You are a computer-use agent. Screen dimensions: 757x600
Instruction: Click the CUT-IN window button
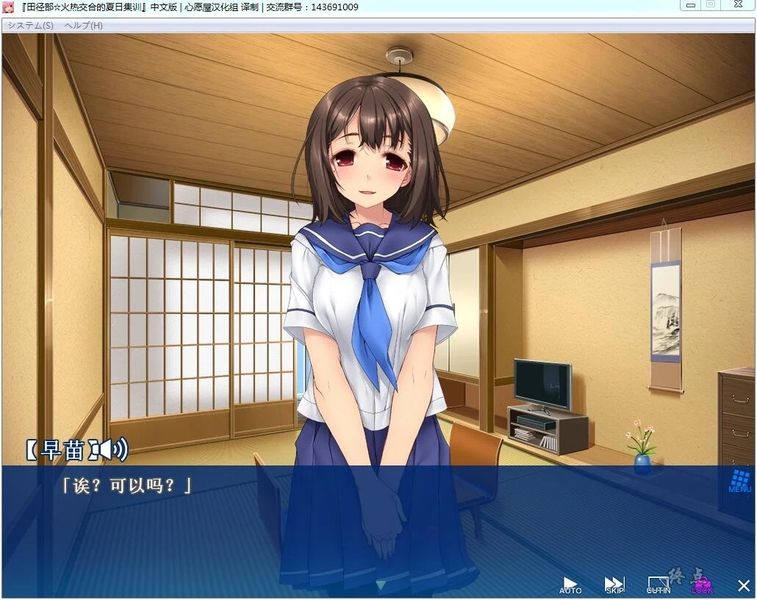(658, 584)
